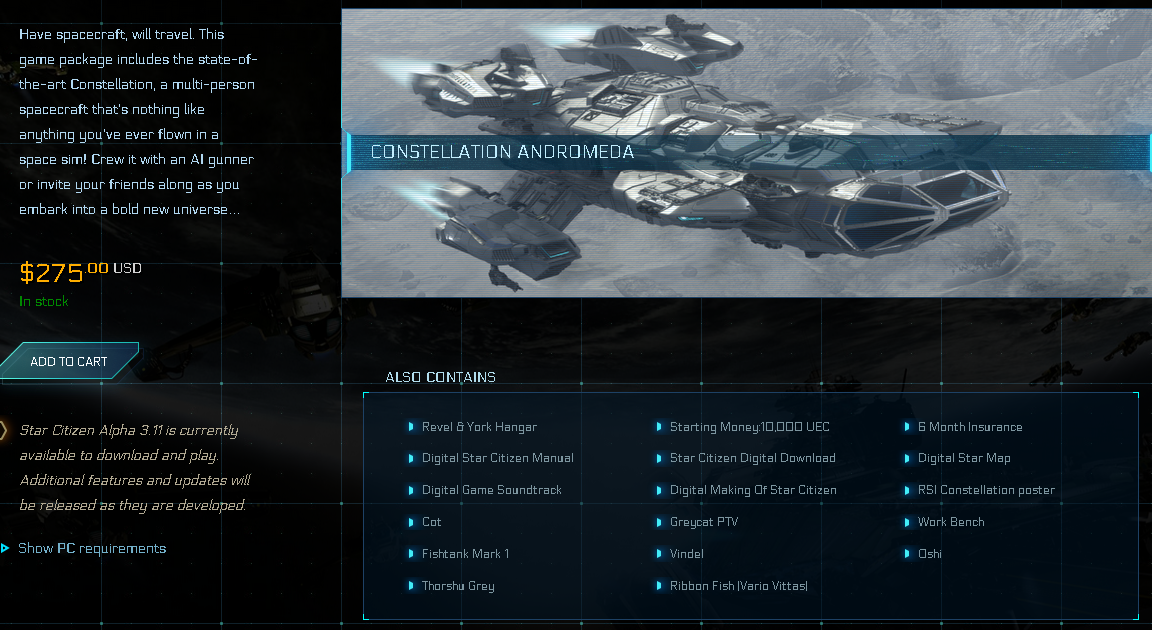Show PC requirements
Viewport: 1152px width, 630px height.
click(91, 548)
